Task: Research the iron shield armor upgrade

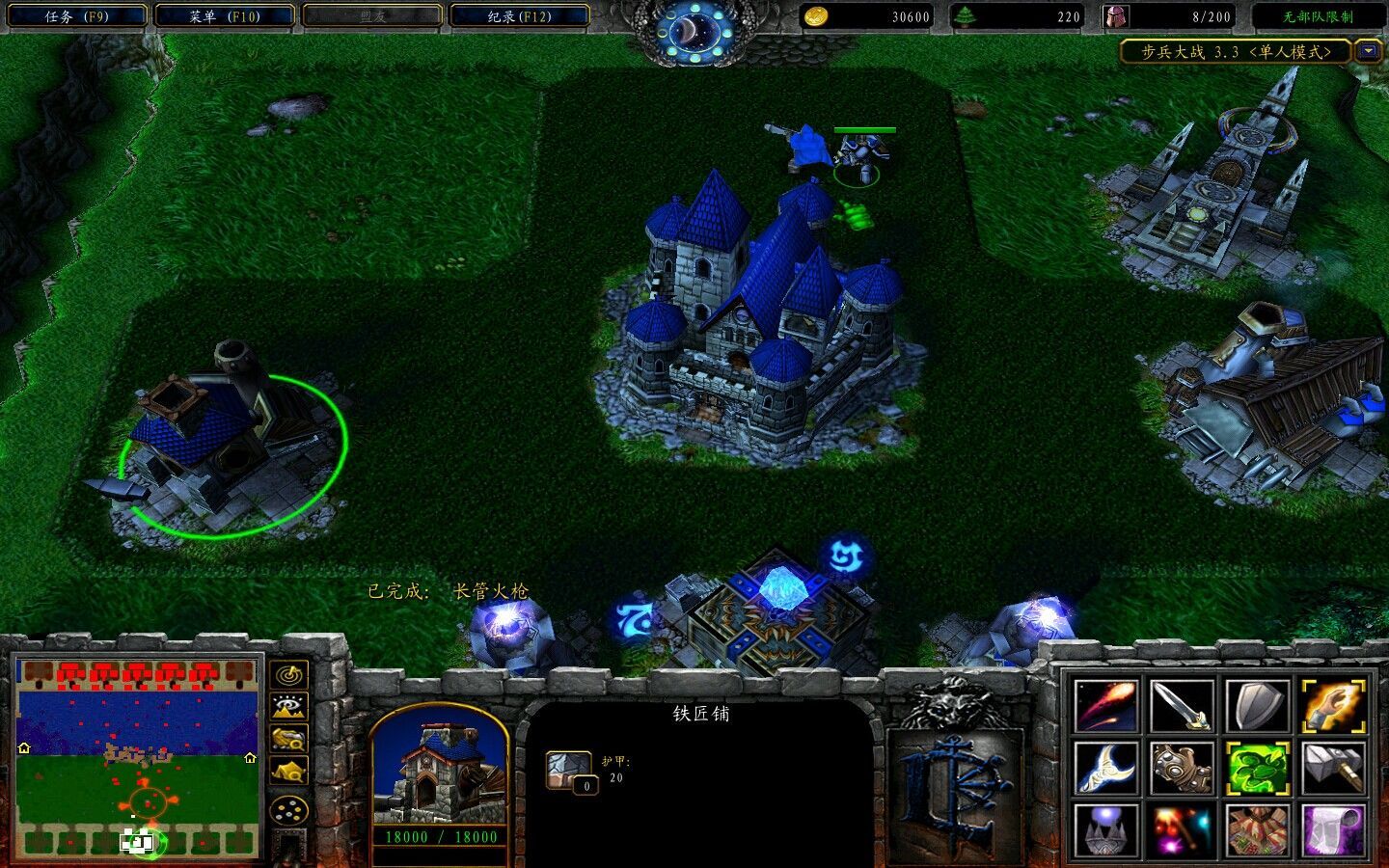Action: click(1259, 706)
